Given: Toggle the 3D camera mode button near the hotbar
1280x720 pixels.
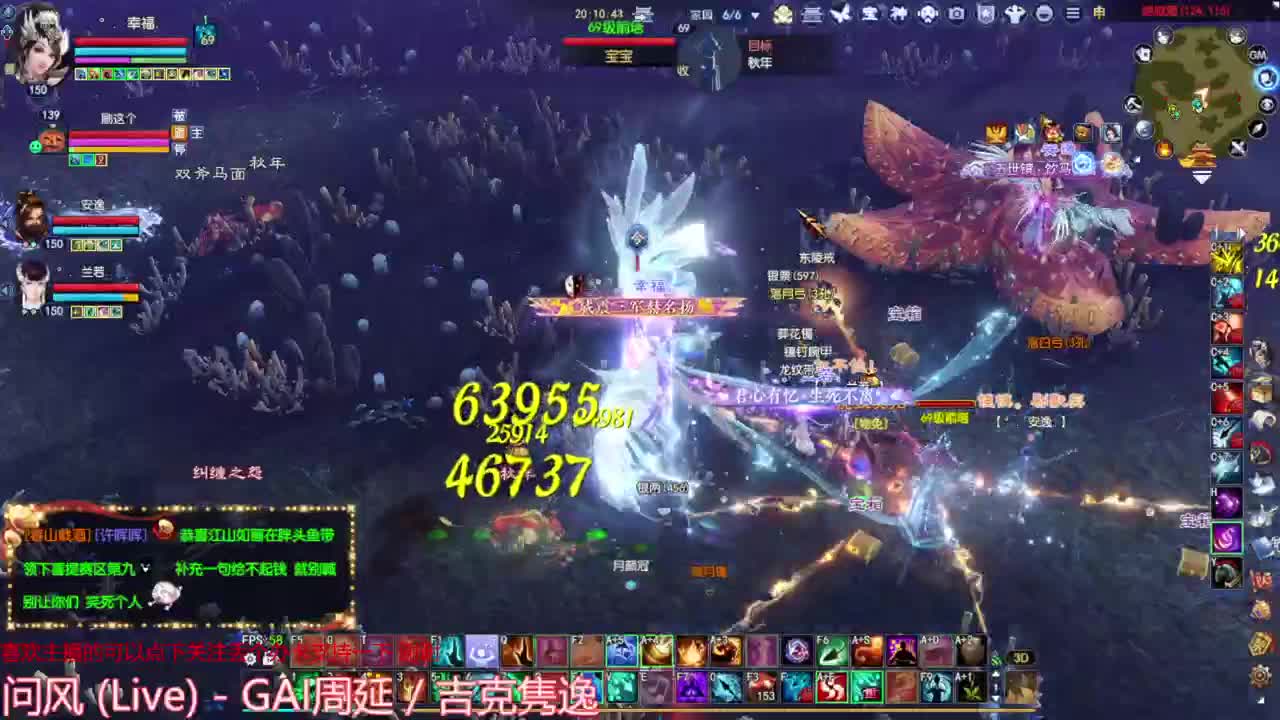Looking at the screenshot, I should click(x=1022, y=657).
